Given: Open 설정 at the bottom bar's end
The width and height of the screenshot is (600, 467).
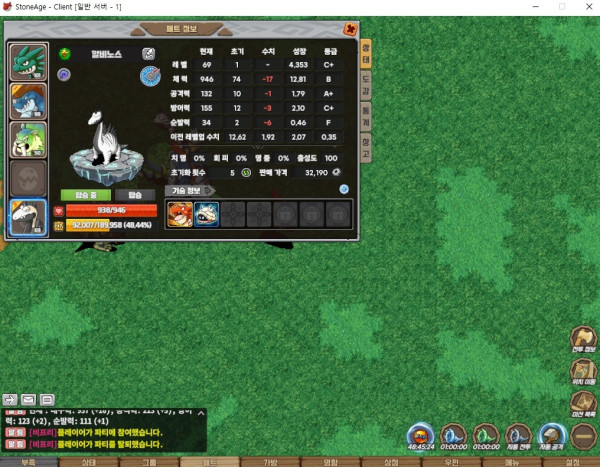Looking at the screenshot, I should click(571, 462).
